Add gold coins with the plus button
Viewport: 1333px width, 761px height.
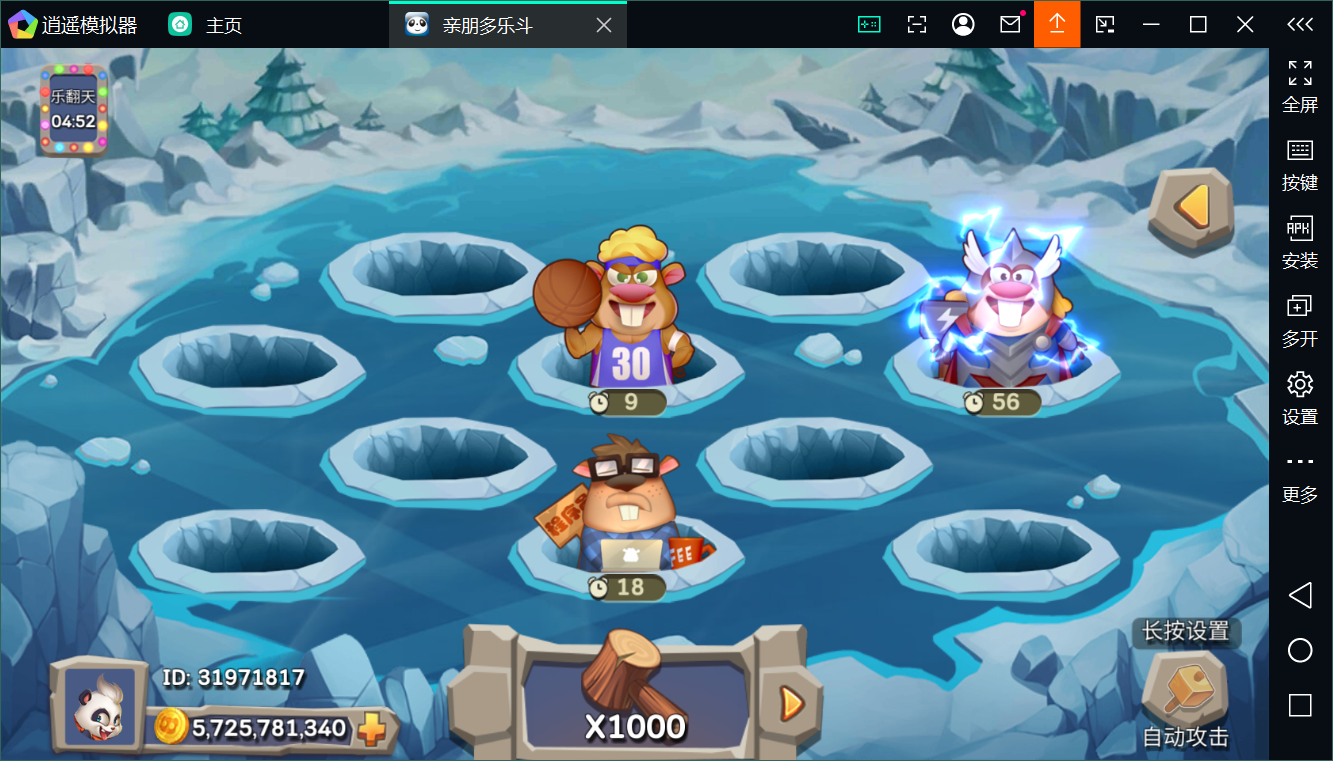click(x=372, y=729)
